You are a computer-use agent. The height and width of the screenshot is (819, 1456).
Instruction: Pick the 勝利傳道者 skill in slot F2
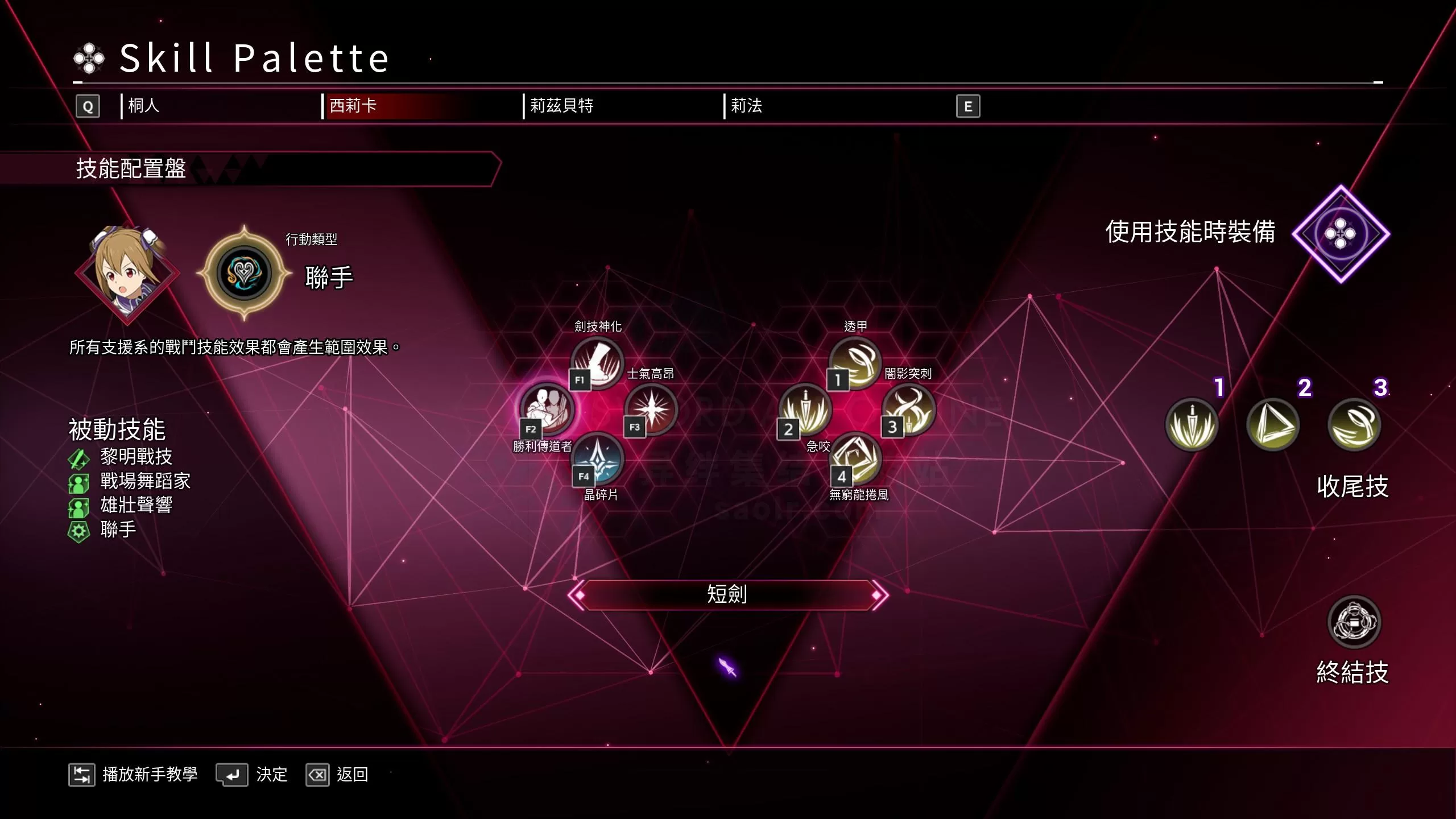(547, 409)
